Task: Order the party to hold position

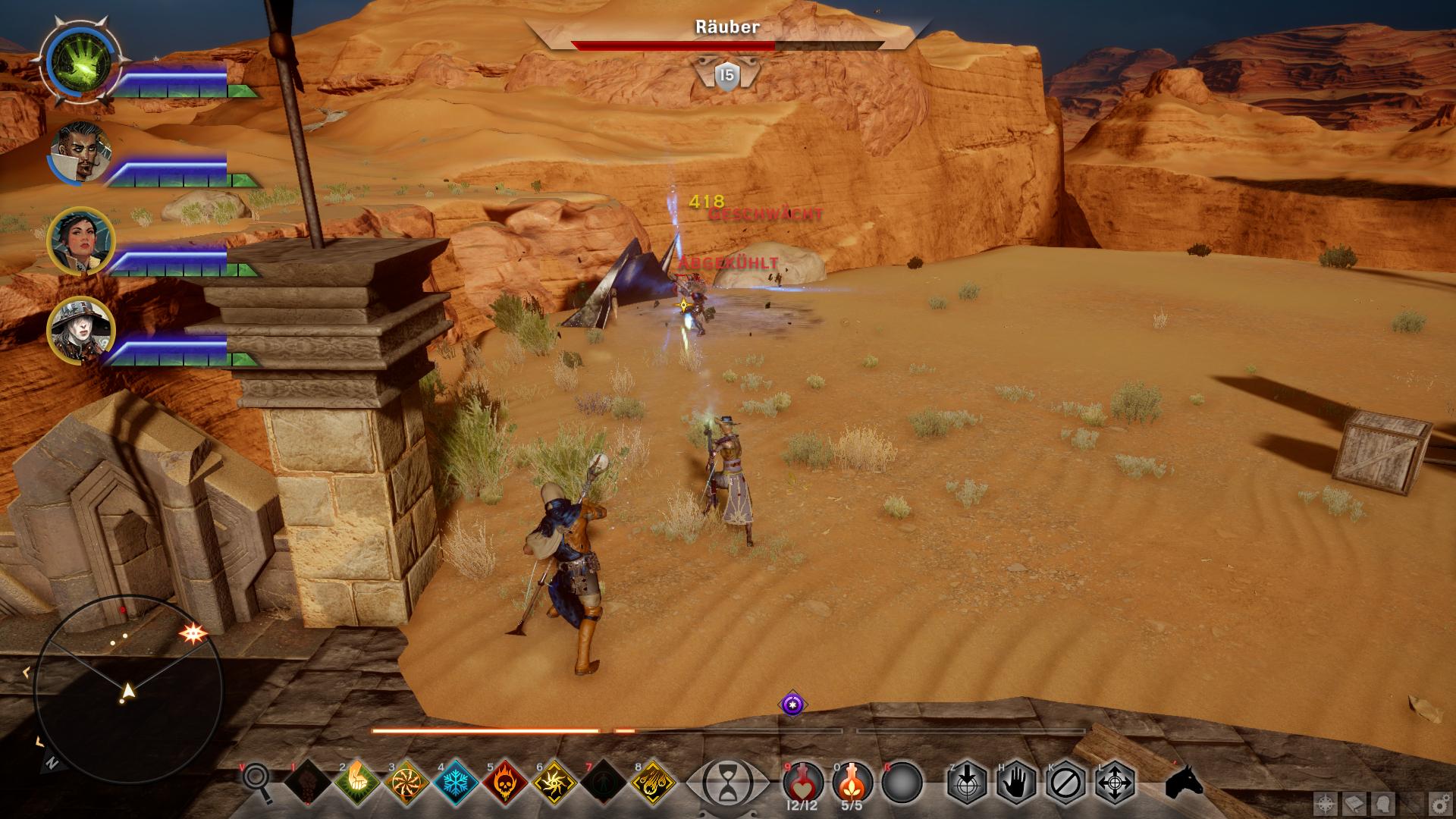Action: 1015,782
